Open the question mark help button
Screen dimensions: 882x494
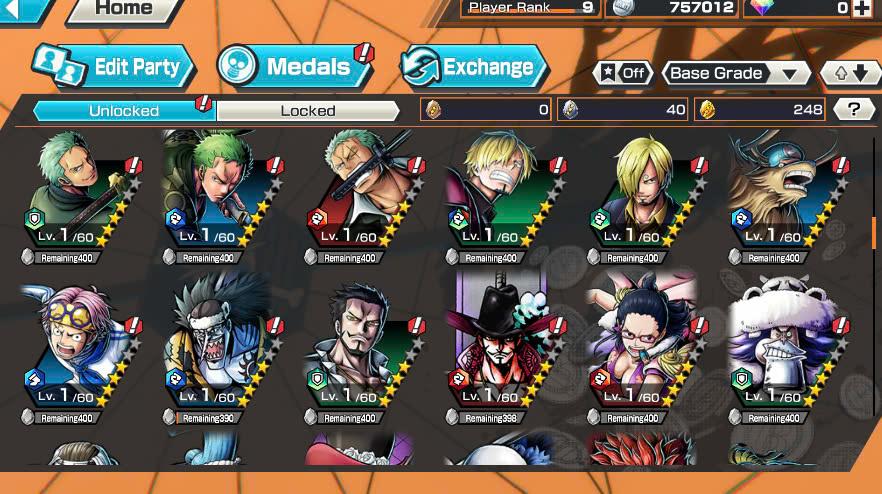853,110
